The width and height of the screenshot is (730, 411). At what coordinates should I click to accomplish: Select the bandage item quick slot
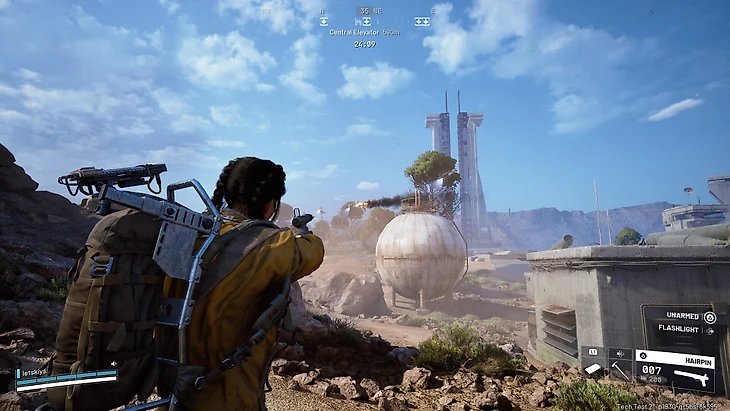pos(594,370)
